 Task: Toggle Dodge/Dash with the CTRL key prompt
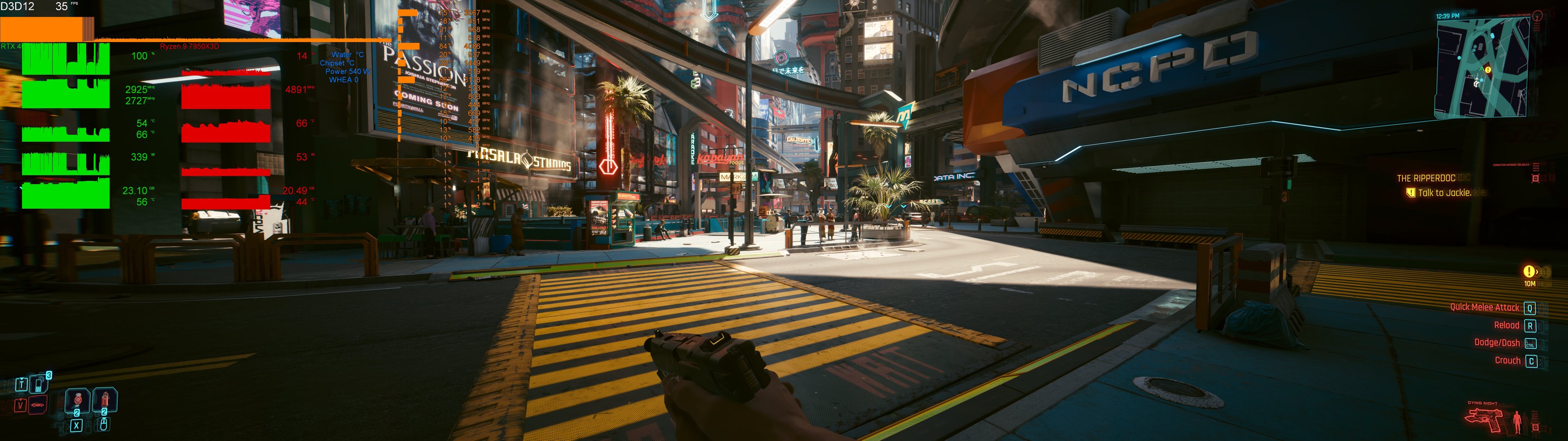pos(1530,343)
